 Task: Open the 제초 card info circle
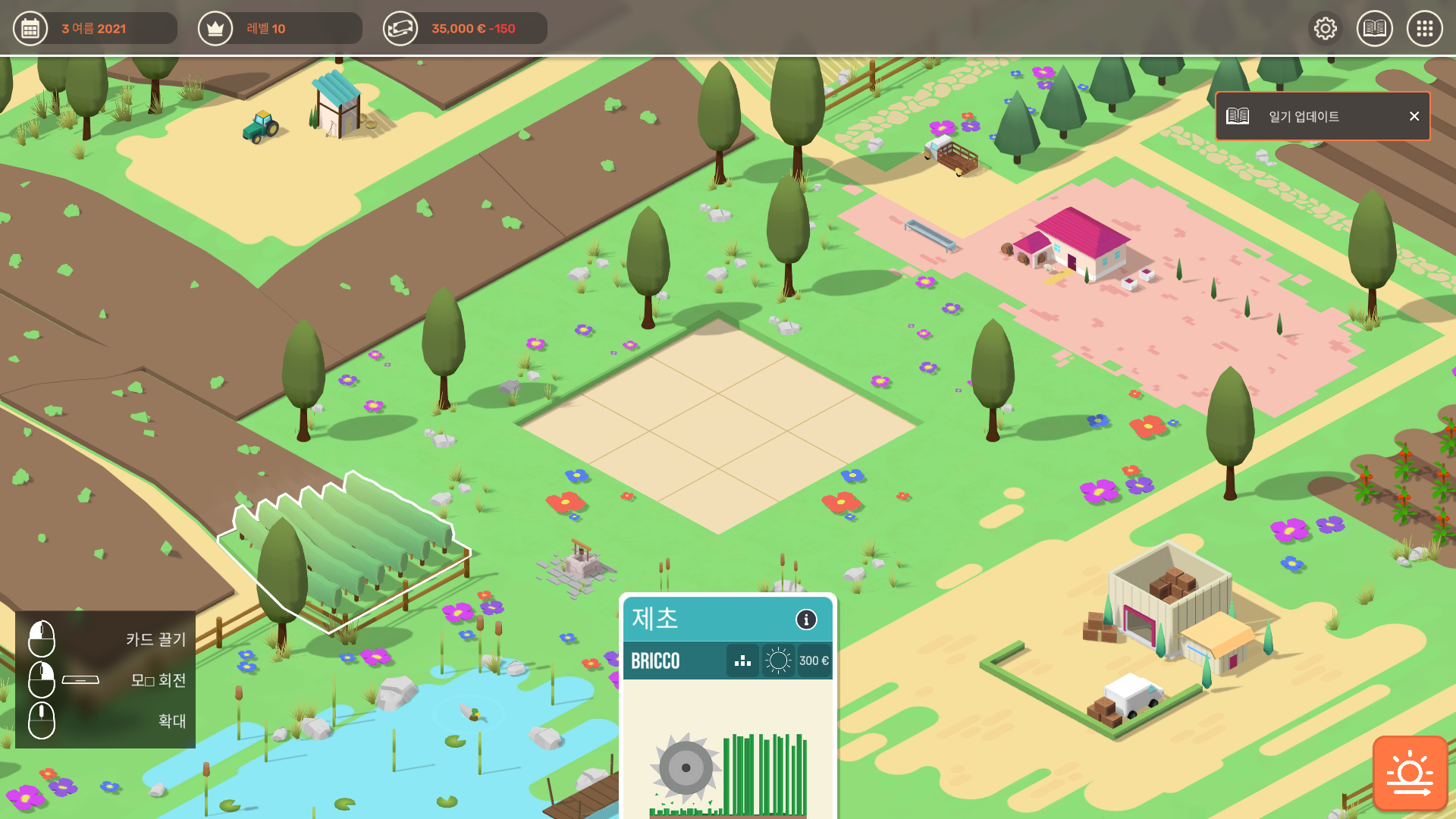806,620
